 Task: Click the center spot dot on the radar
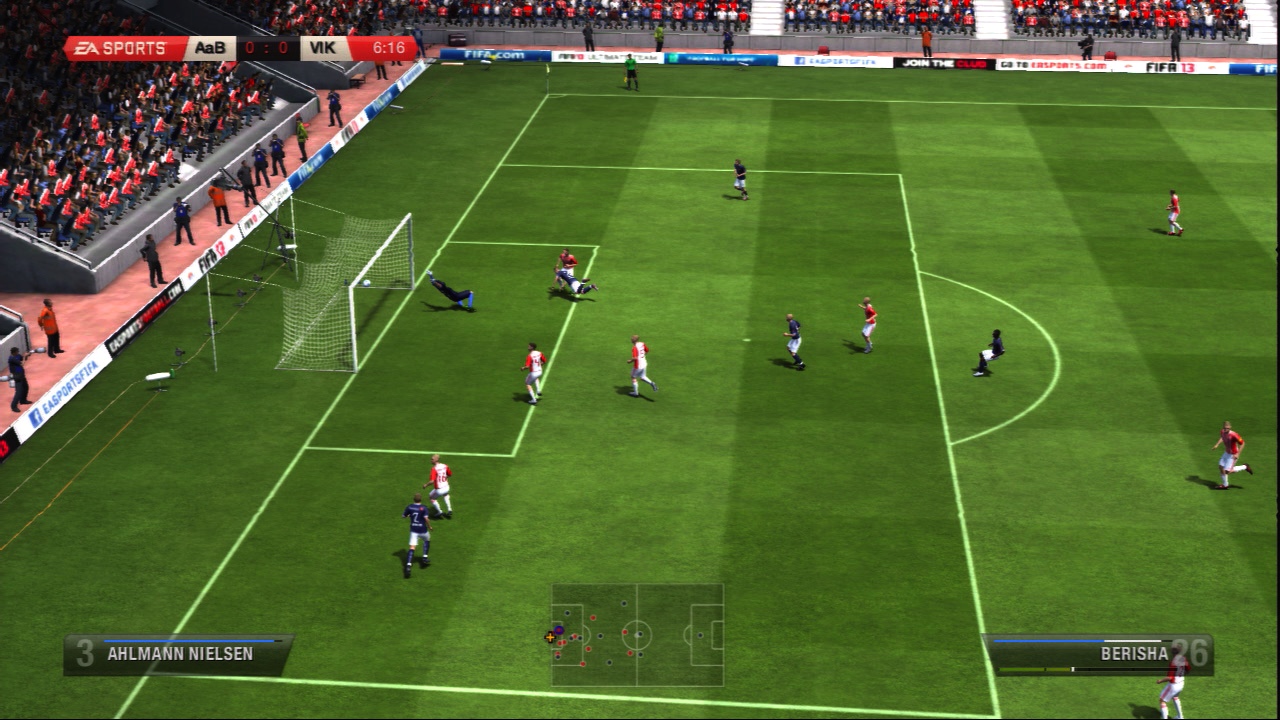point(637,635)
